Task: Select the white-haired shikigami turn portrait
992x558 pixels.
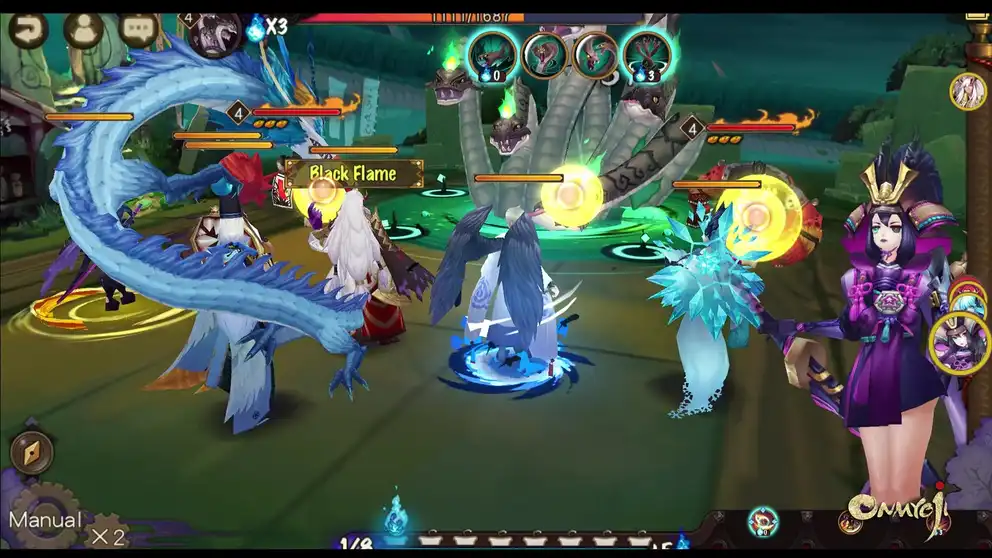Action: point(967,92)
